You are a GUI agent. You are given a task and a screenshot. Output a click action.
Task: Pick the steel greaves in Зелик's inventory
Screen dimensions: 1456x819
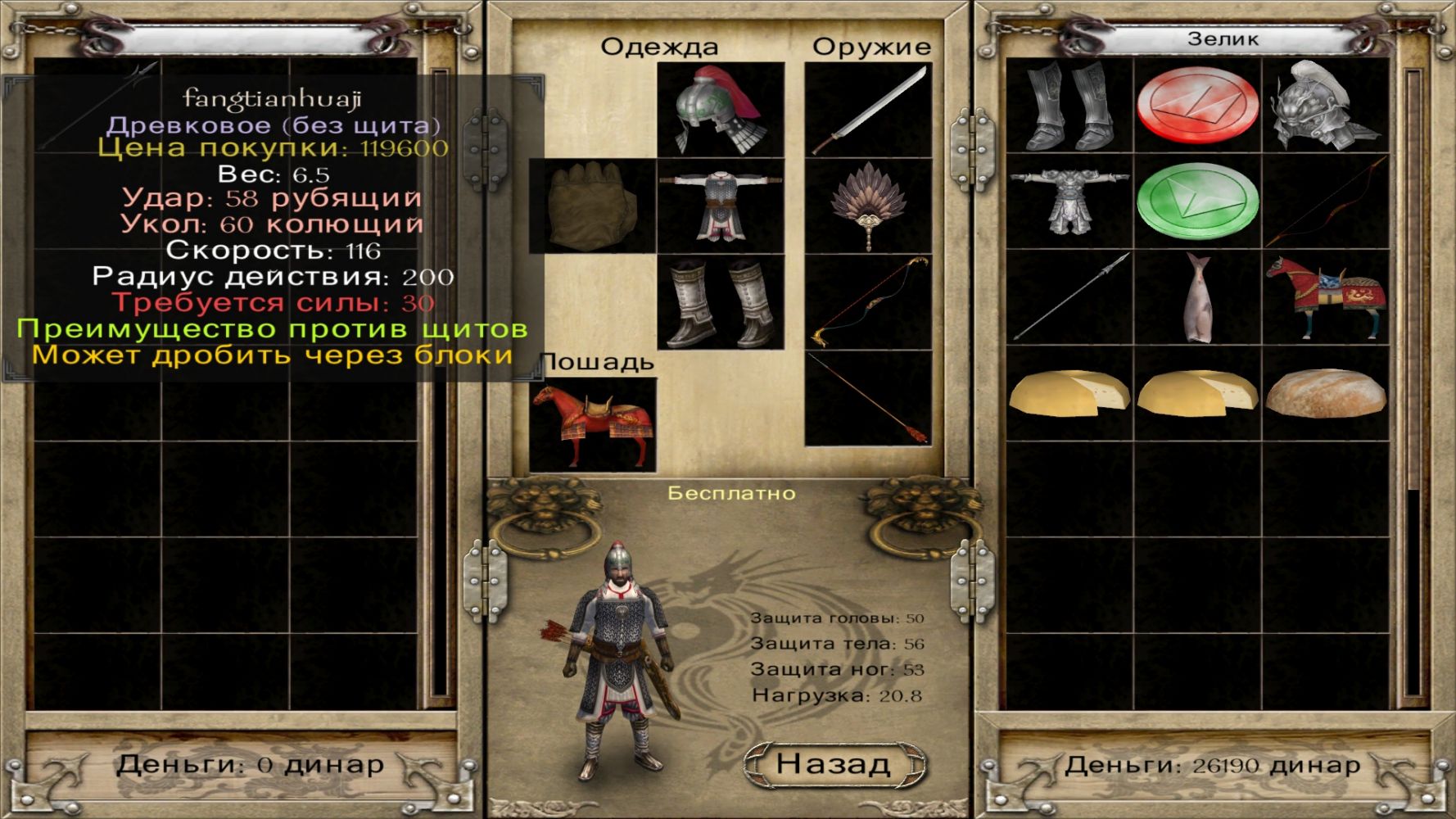click(1069, 106)
